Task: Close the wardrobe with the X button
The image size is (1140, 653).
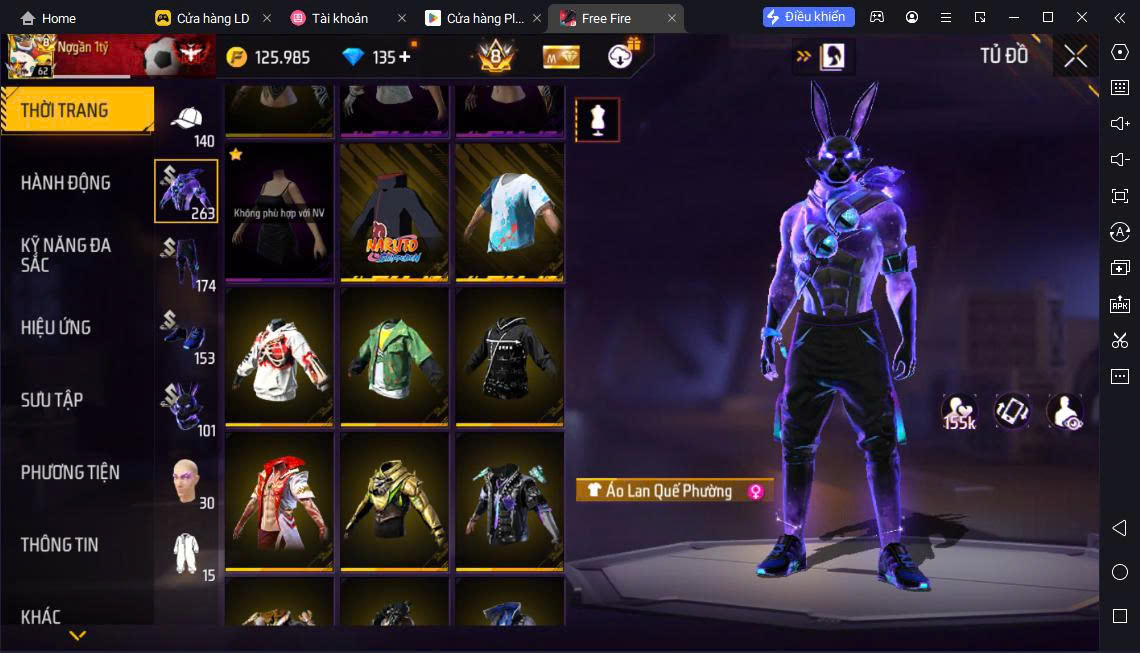Action: [x=1075, y=56]
